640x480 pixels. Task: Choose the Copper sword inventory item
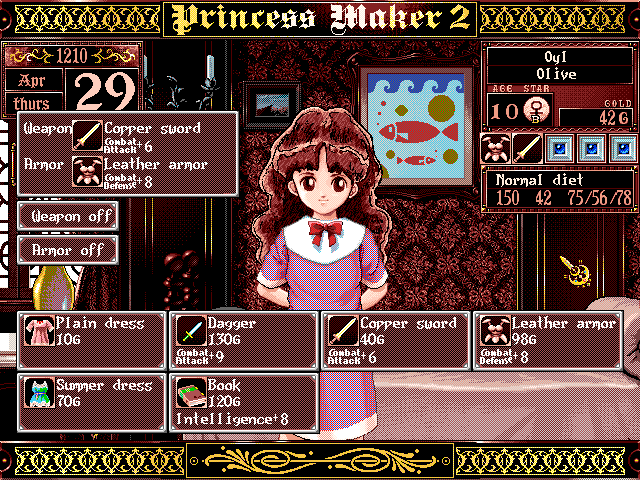395,340
